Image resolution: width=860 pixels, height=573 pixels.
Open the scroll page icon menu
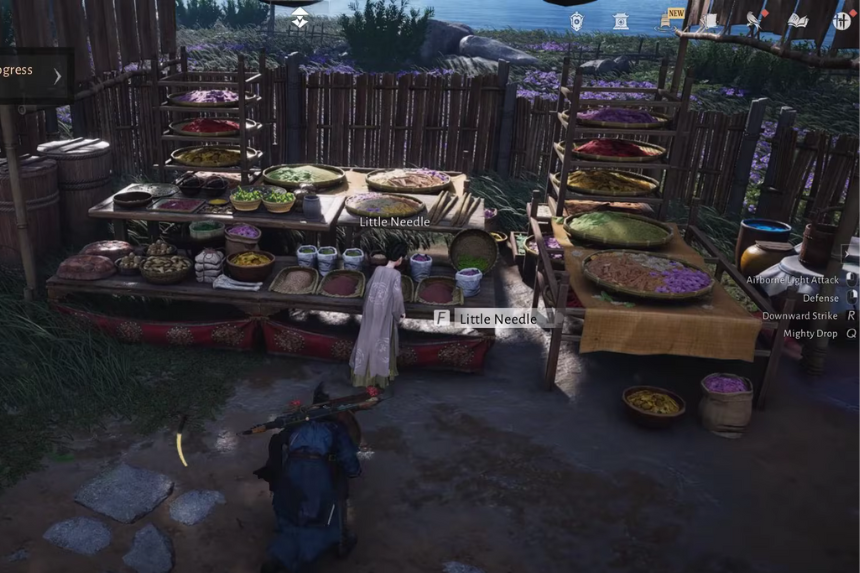coord(709,21)
